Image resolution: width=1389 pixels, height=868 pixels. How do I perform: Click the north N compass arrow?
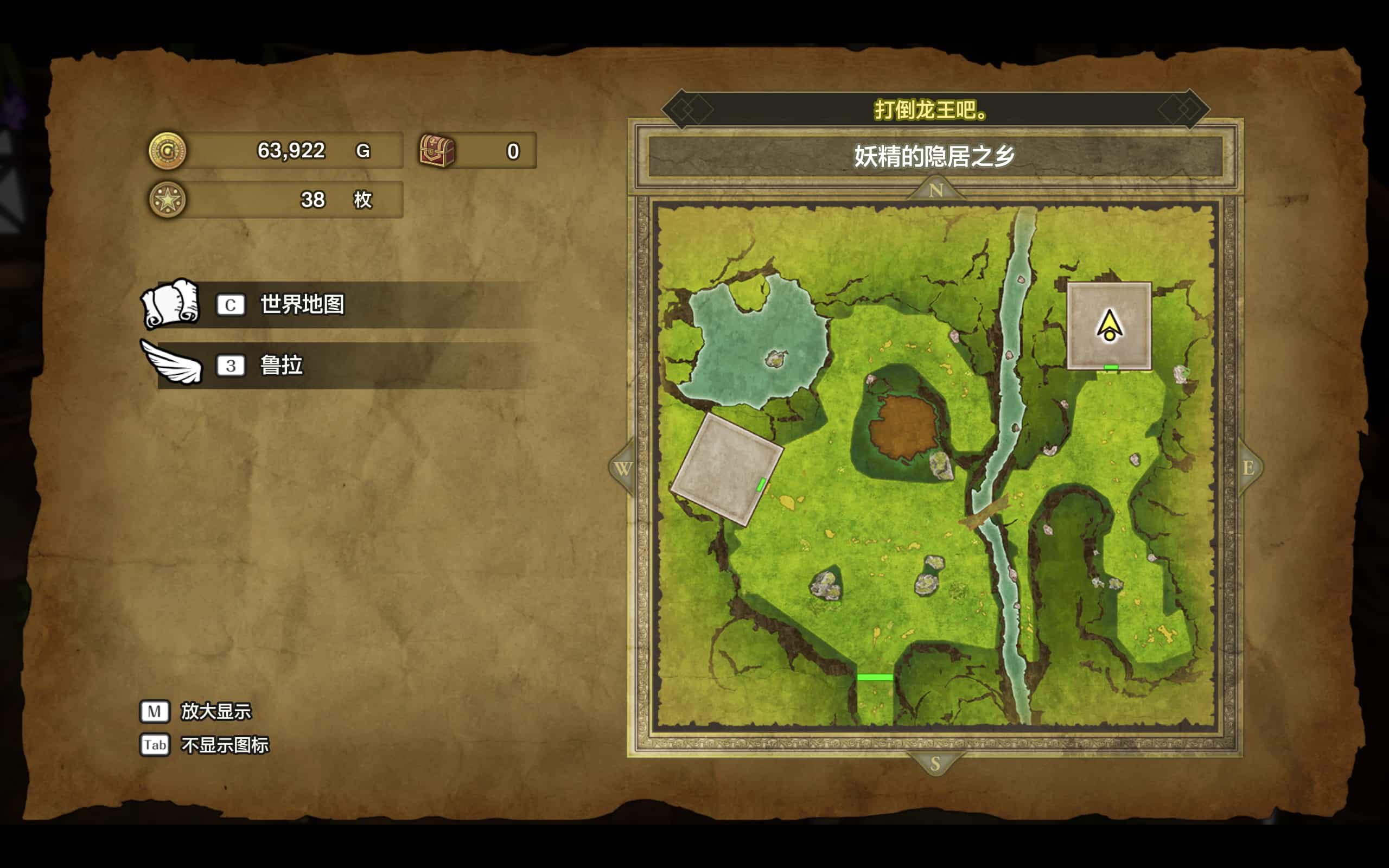(935, 189)
